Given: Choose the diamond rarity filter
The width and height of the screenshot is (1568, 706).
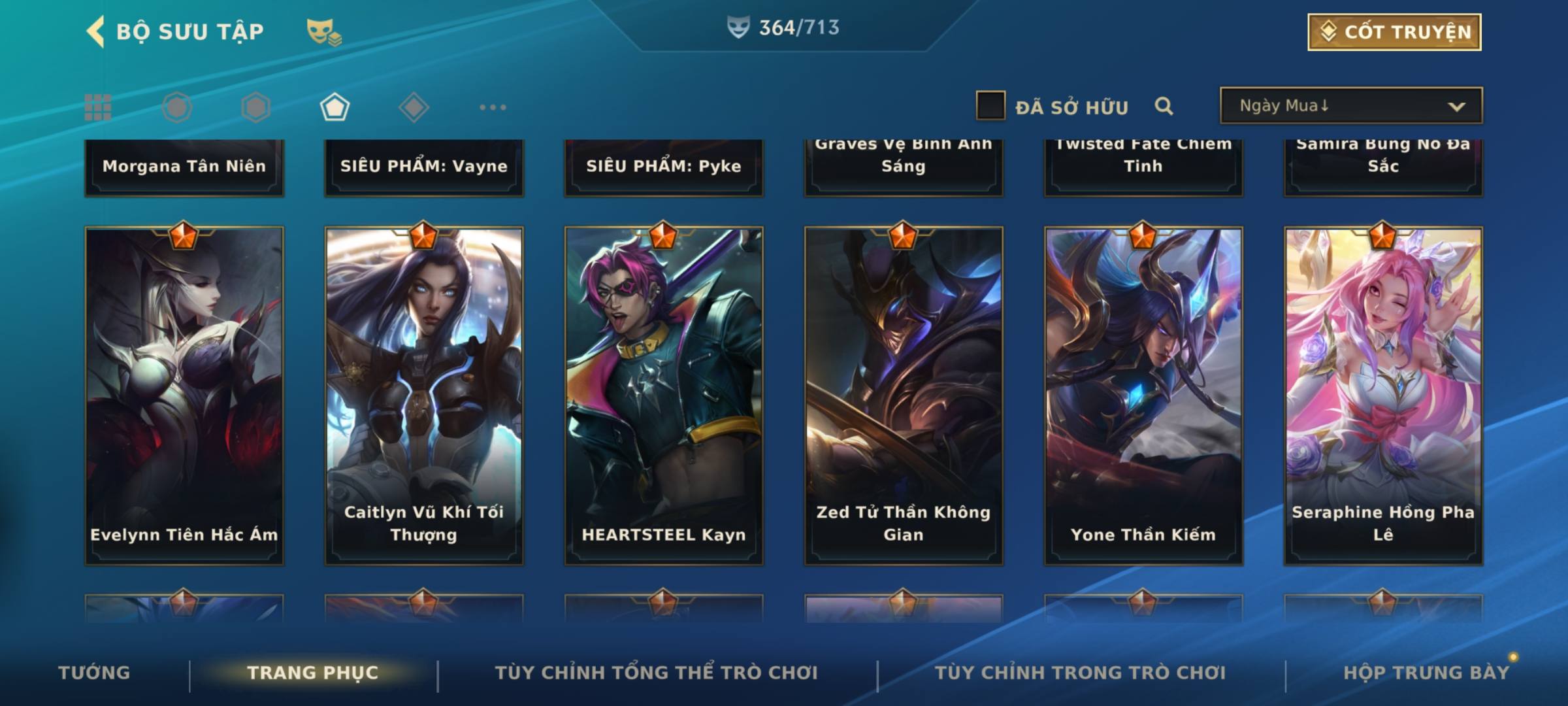Looking at the screenshot, I should [414, 107].
